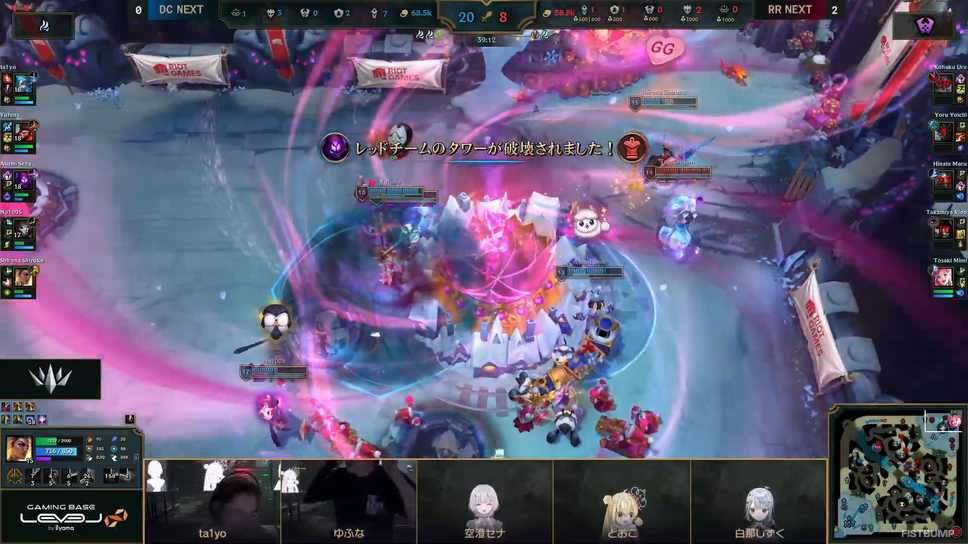Click the とおこ avatar panel

pyautogui.click(x=621, y=501)
